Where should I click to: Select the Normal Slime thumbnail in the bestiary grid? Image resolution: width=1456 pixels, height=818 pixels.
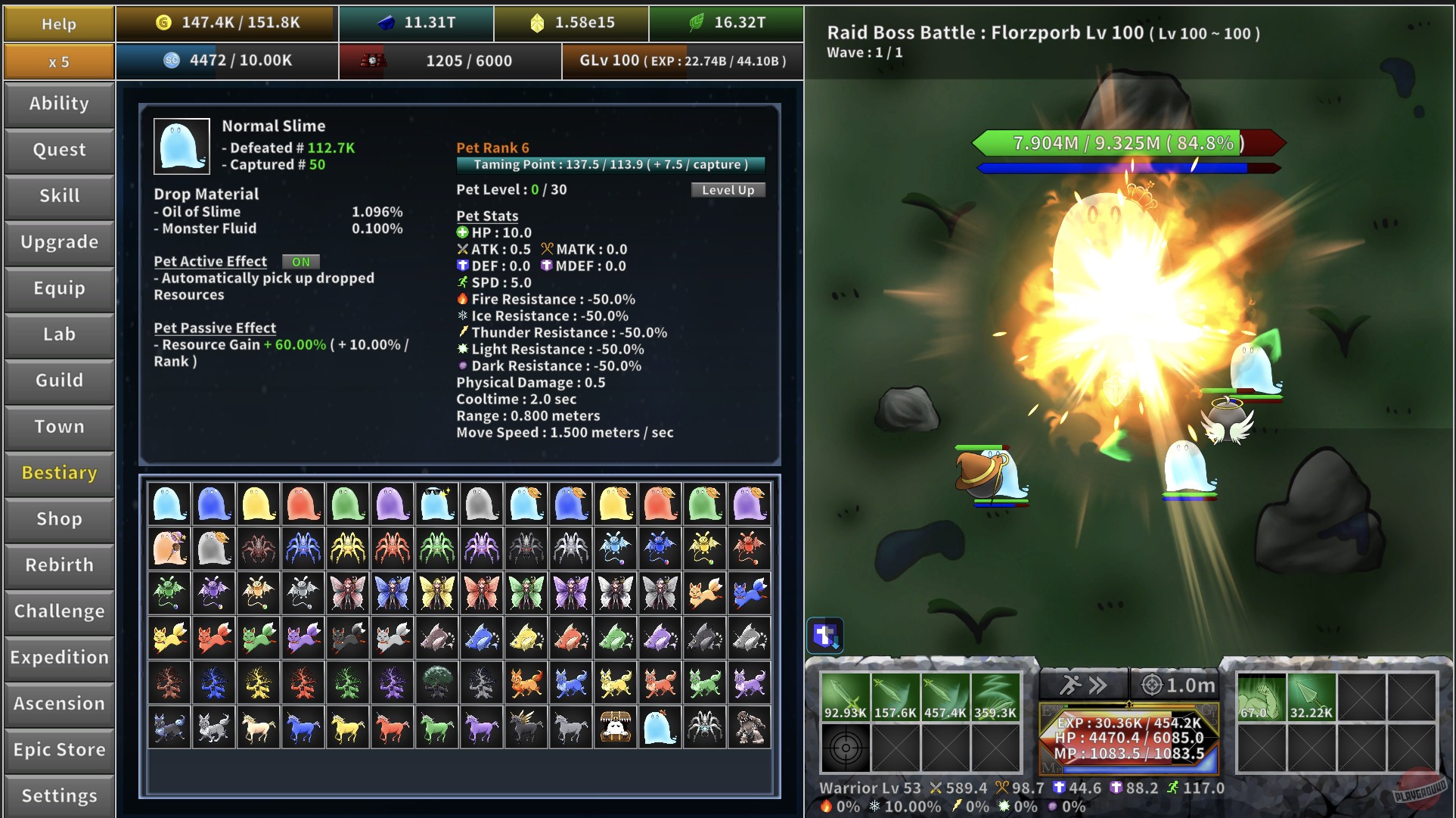click(169, 502)
